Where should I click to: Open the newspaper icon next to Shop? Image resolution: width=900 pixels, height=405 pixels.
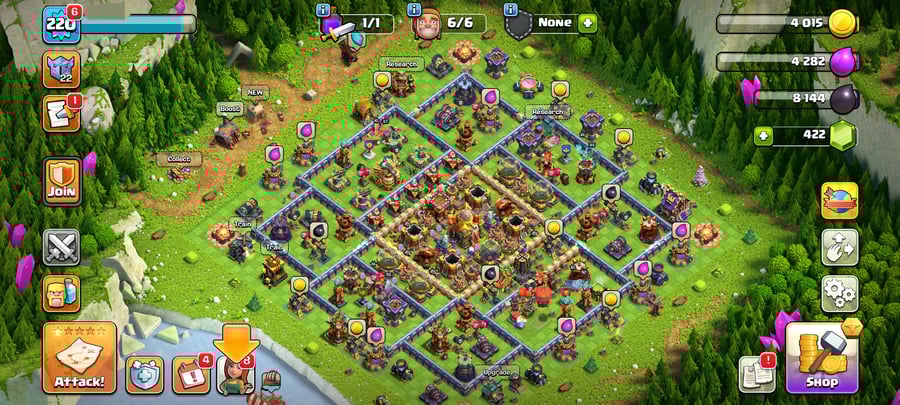pos(756,374)
